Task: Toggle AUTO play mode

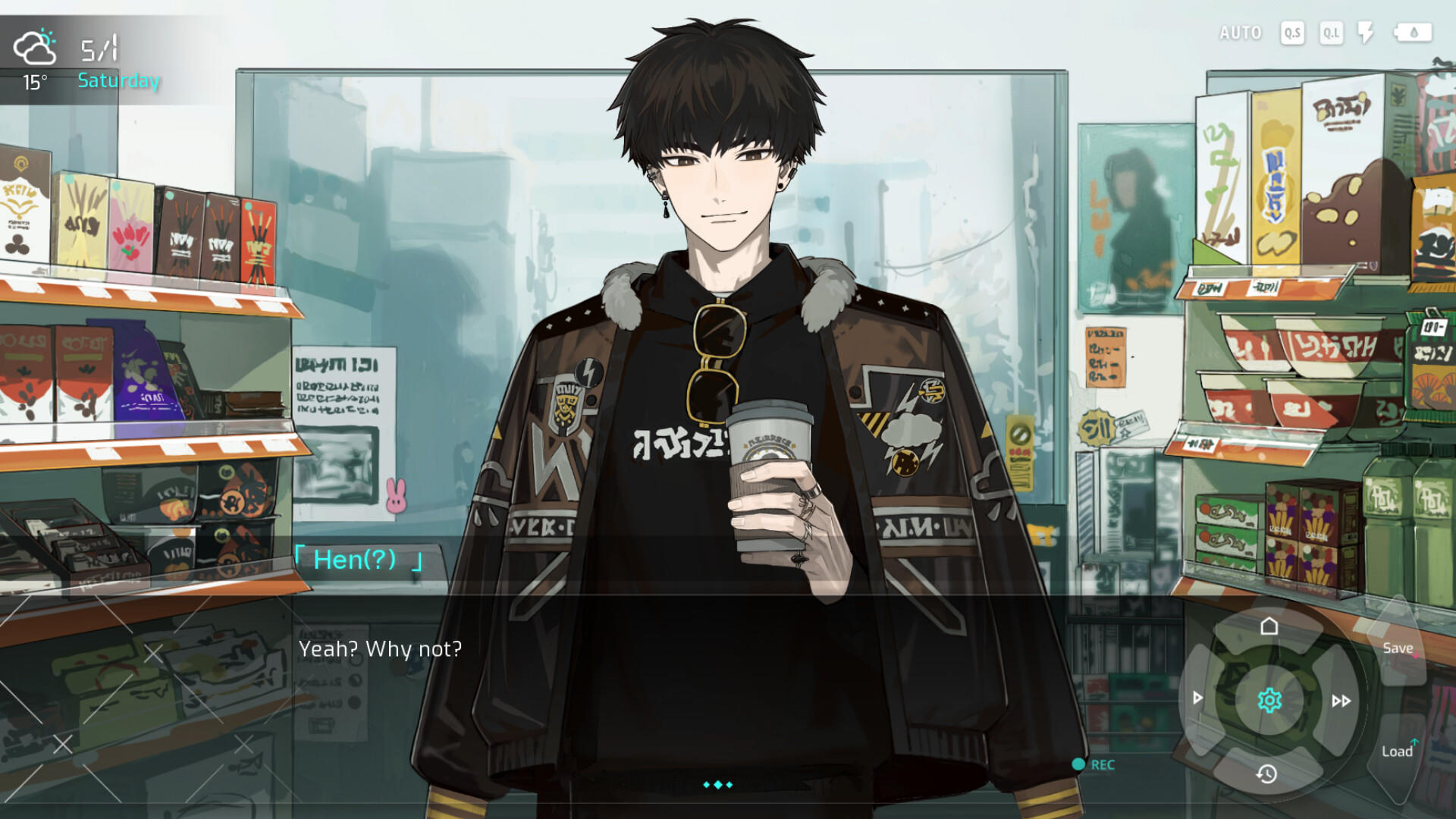Action: click(x=1241, y=33)
